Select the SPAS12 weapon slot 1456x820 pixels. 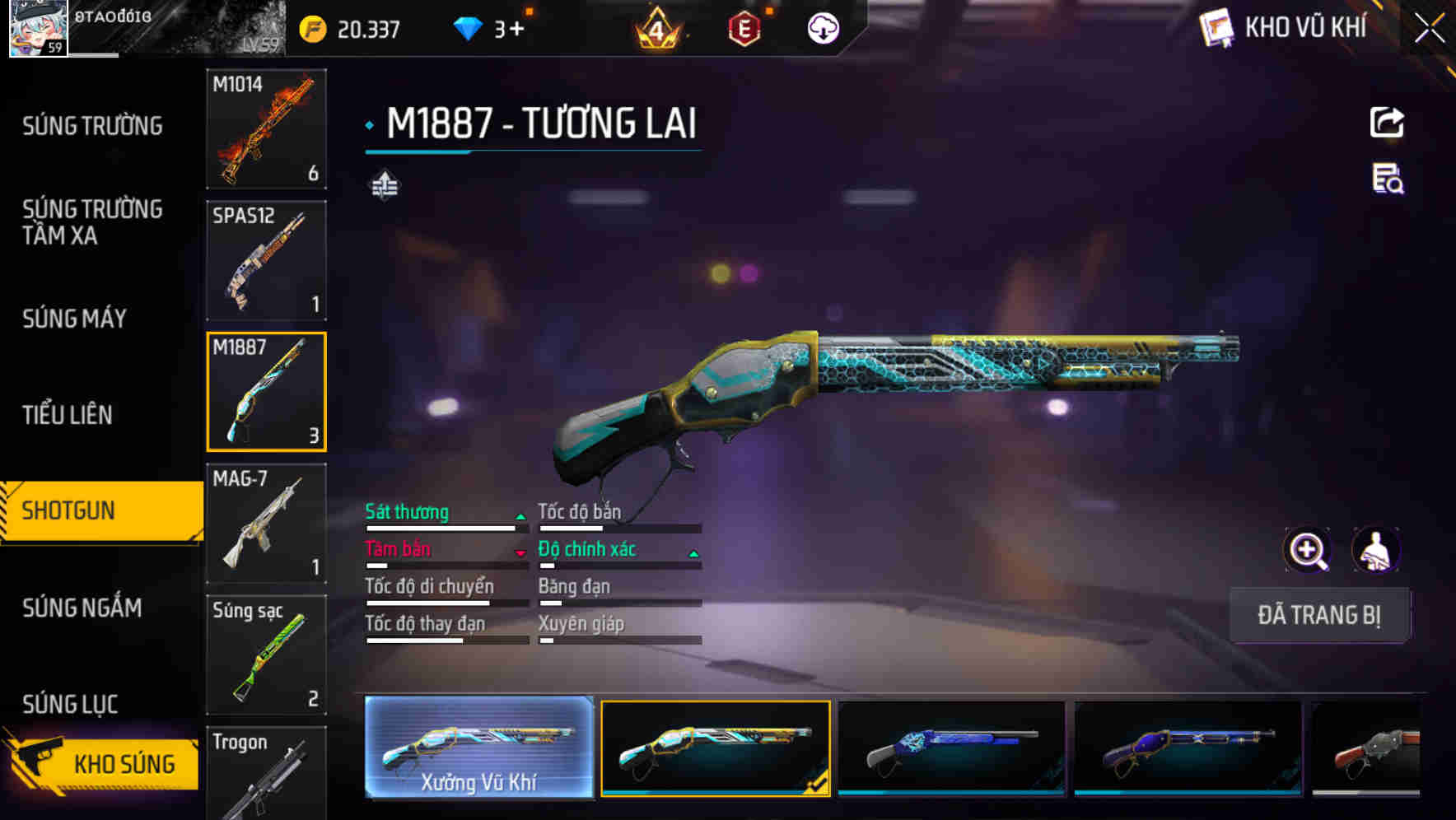[x=266, y=261]
